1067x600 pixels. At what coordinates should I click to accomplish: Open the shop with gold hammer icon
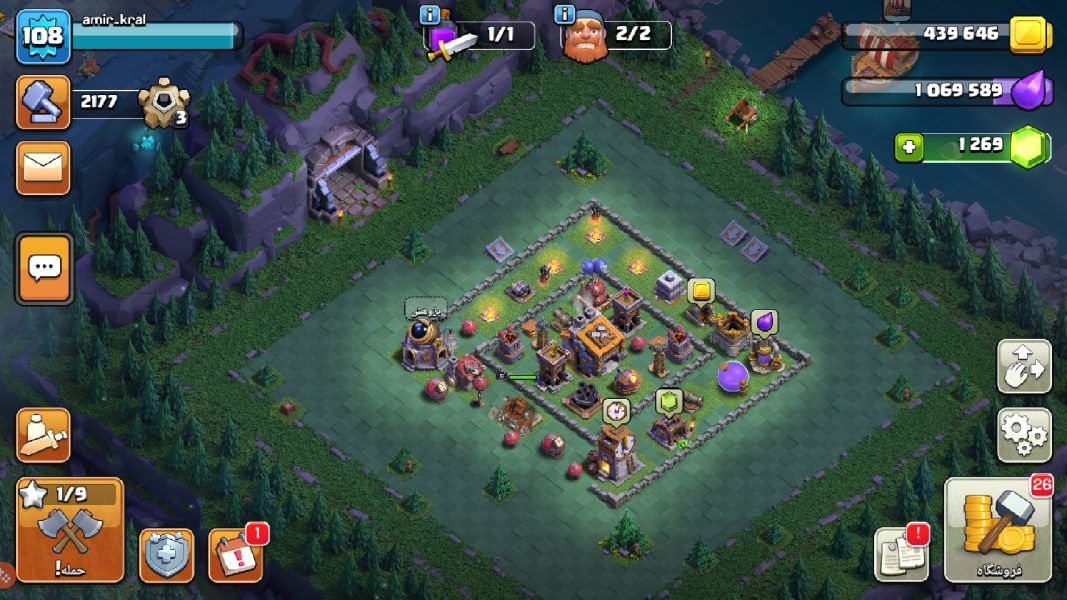pos(997,530)
